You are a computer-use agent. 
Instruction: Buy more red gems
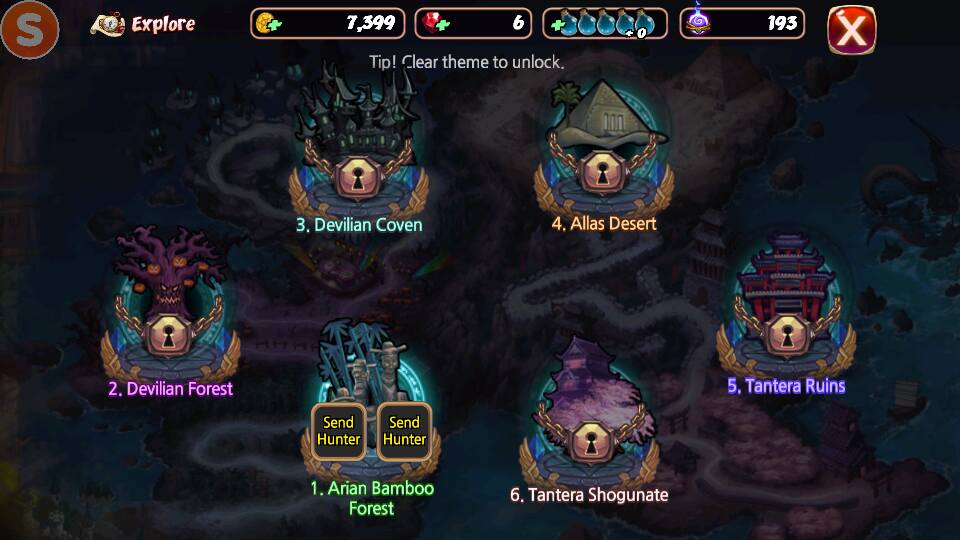point(433,24)
